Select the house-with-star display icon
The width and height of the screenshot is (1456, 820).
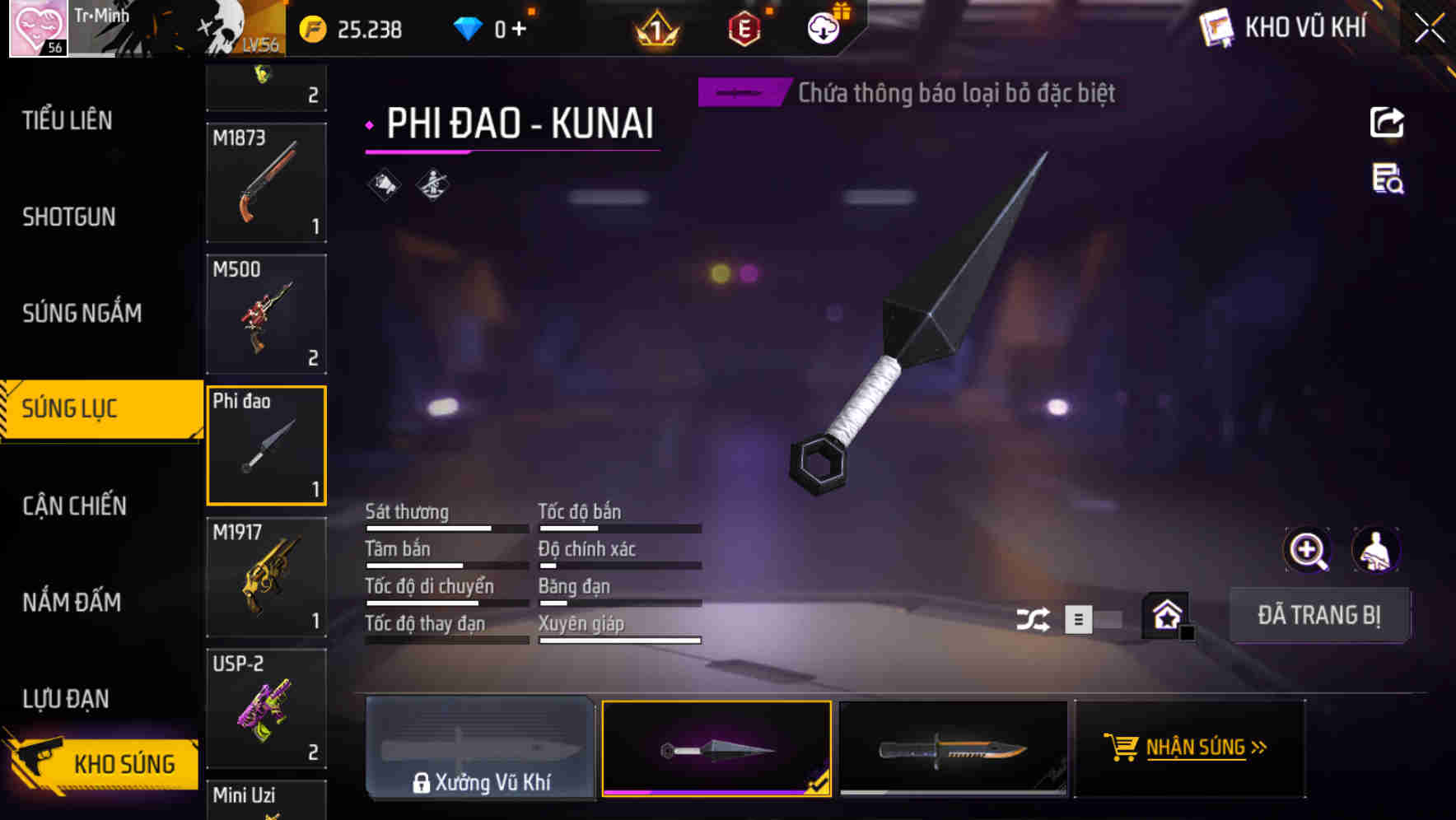(1165, 613)
